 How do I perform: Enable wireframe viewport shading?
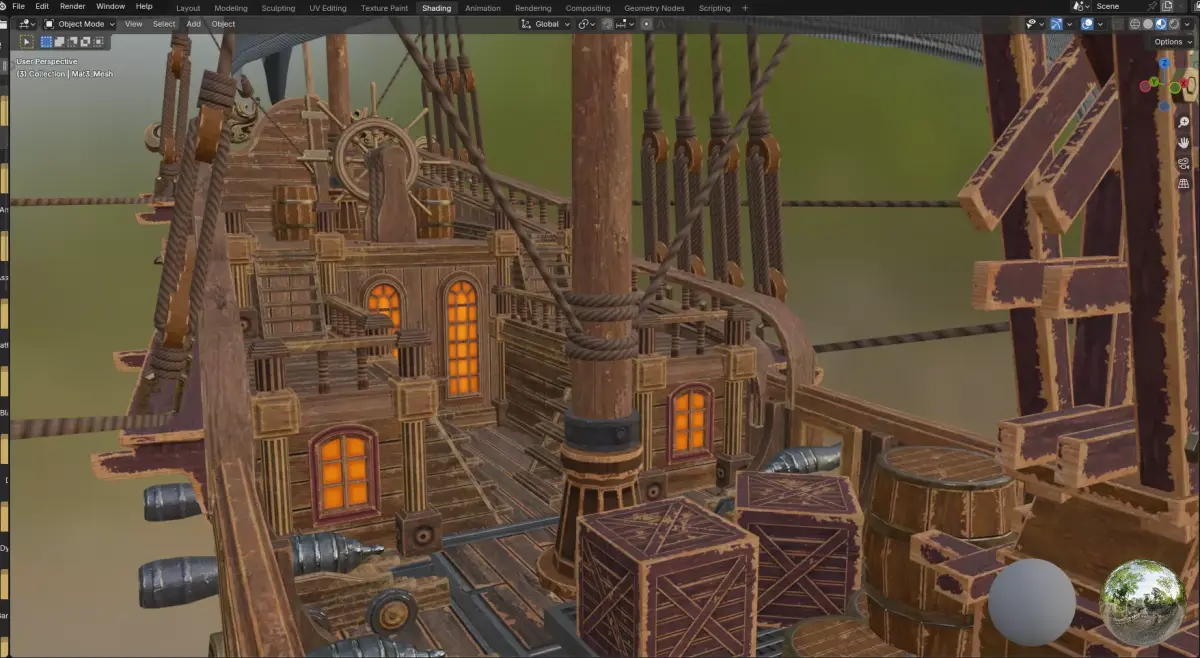coord(1135,24)
